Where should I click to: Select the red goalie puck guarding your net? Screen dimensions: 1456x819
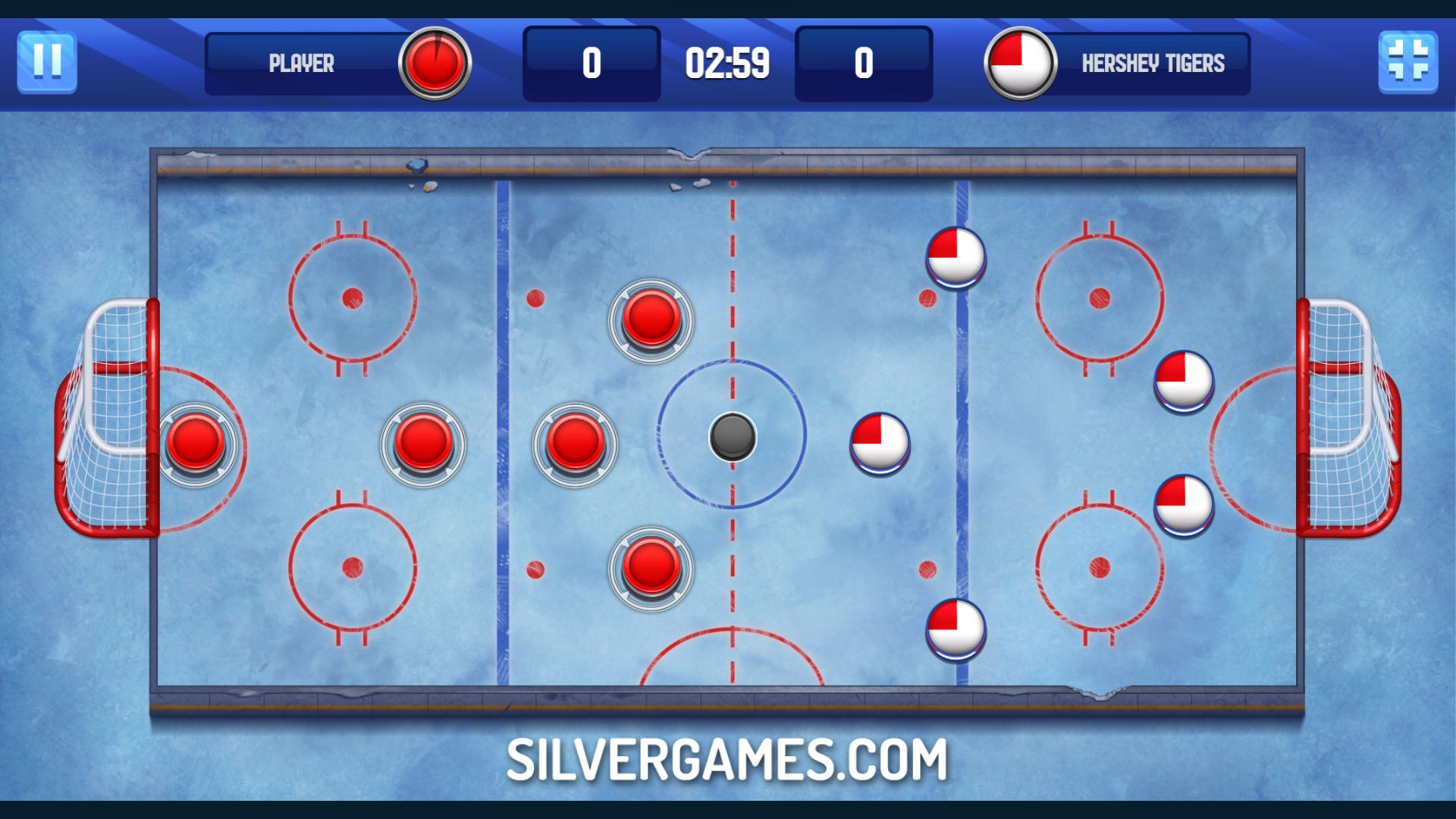point(196,442)
